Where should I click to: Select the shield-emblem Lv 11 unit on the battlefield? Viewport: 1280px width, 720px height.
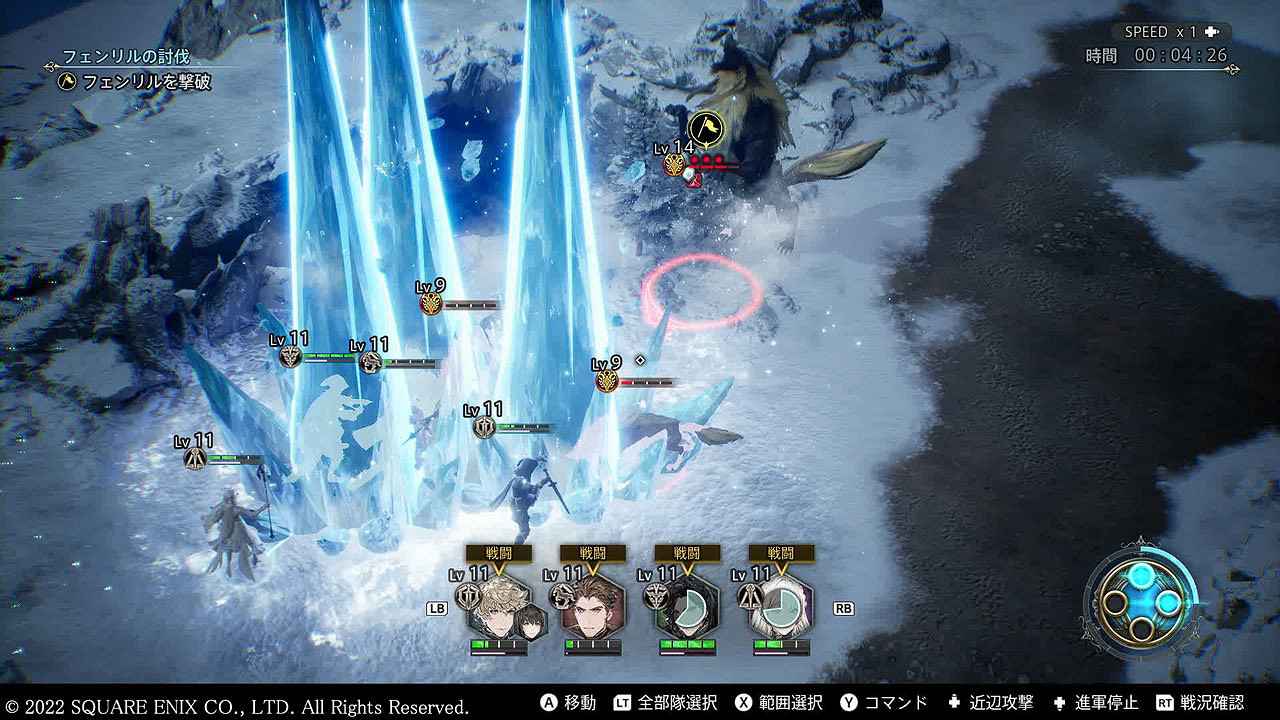pos(485,428)
